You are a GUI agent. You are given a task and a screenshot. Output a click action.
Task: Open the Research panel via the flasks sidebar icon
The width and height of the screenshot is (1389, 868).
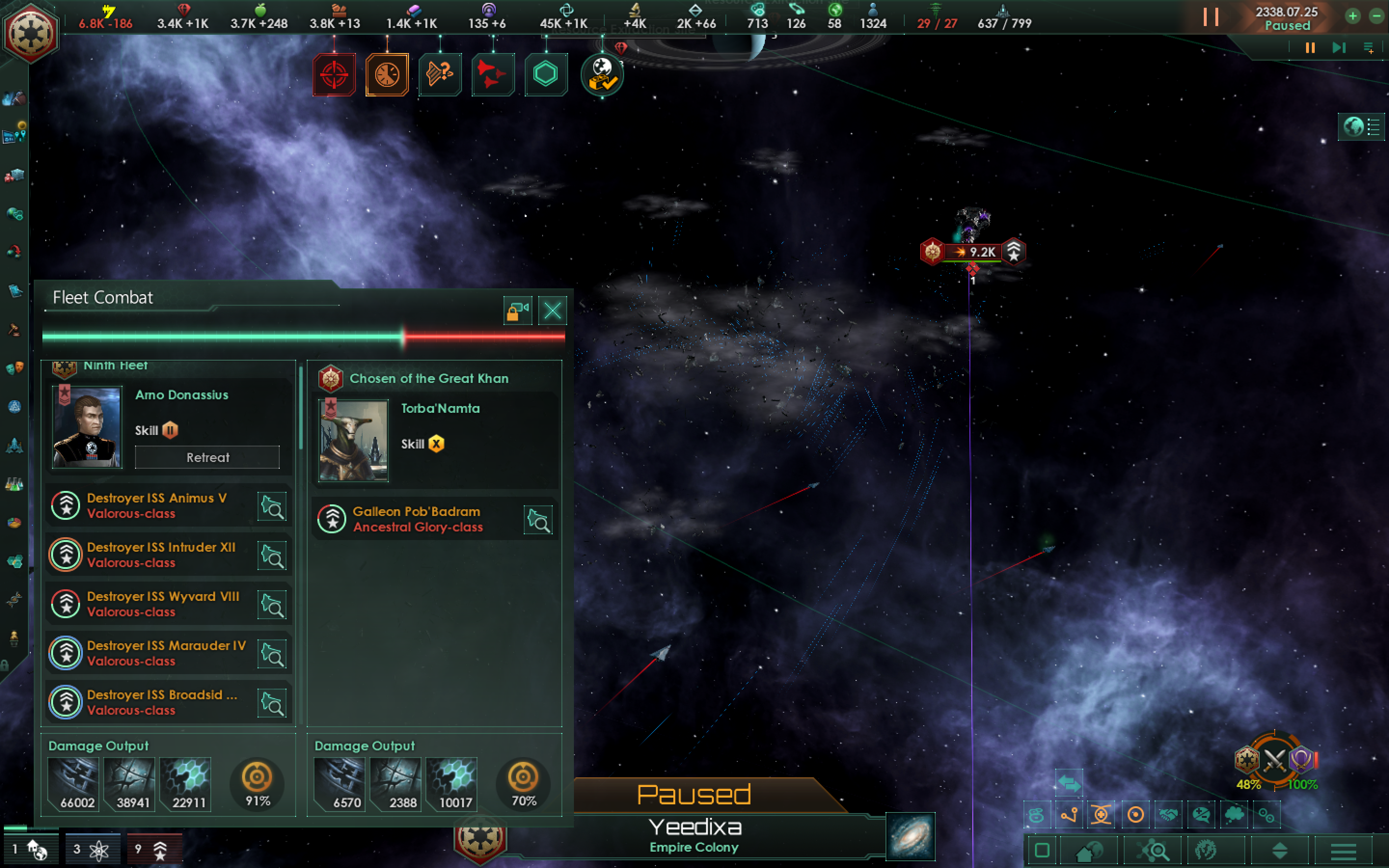[x=14, y=482]
